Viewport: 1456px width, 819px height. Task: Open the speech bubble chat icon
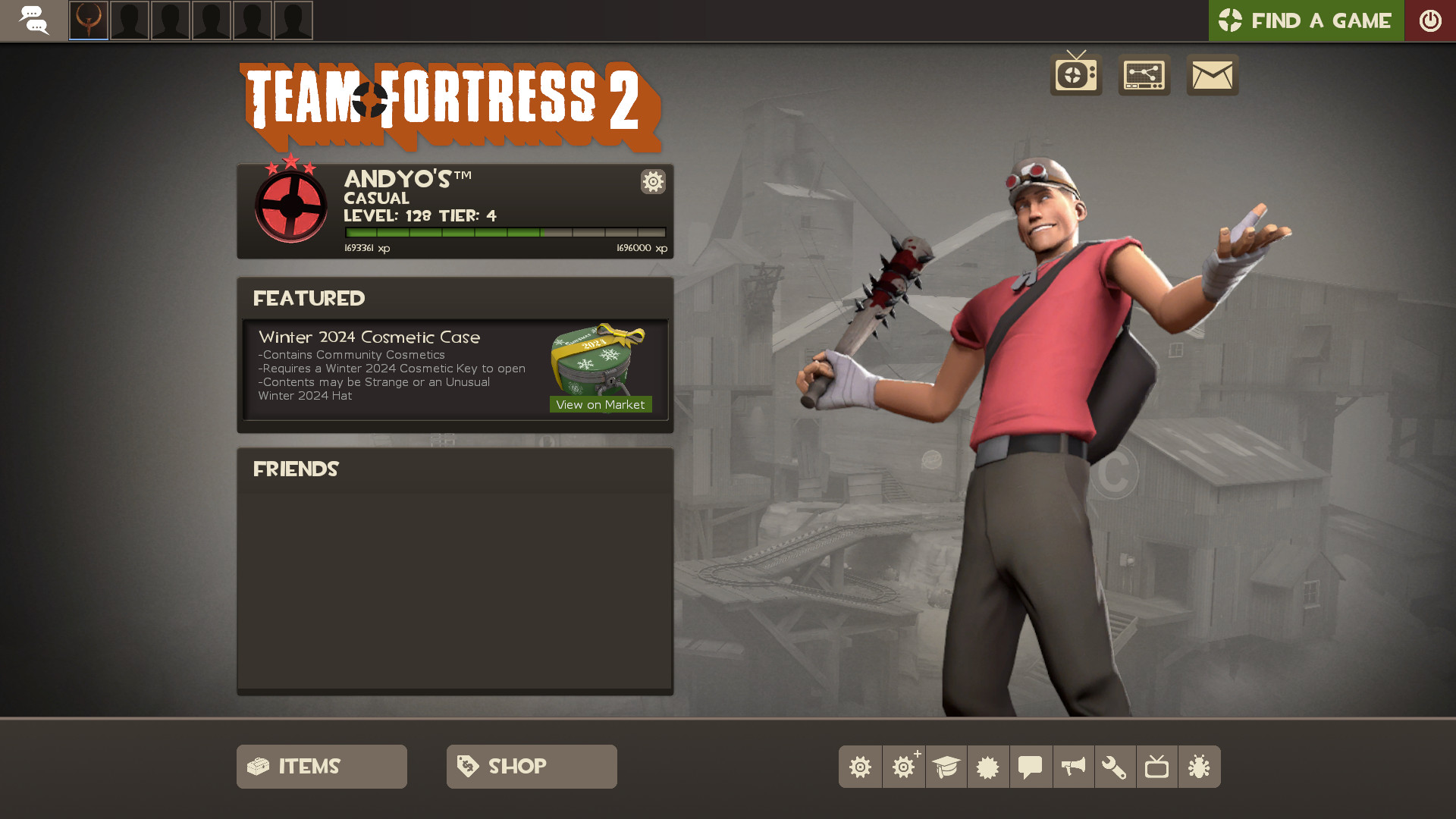tap(1031, 767)
